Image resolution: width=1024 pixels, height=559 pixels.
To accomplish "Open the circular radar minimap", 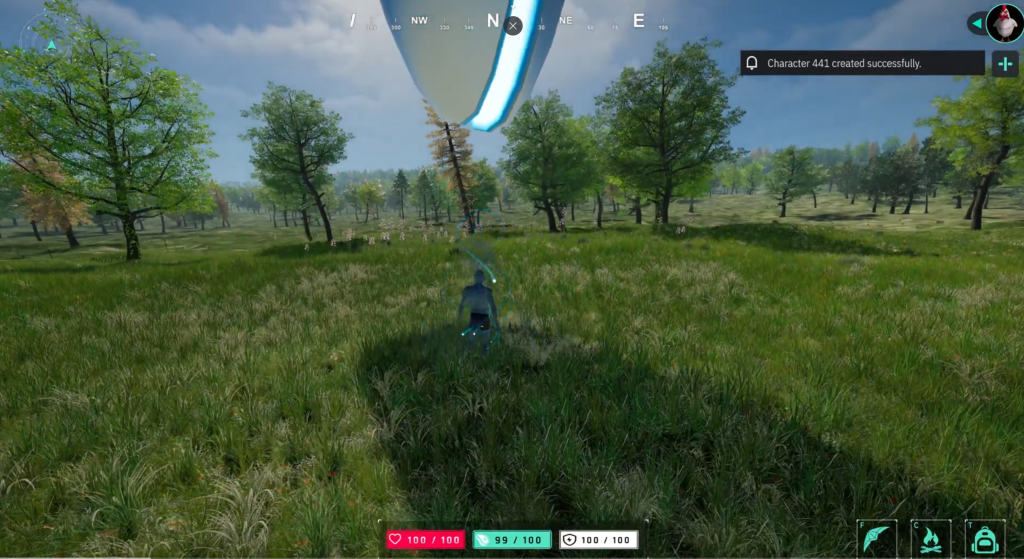I will coord(52,43).
